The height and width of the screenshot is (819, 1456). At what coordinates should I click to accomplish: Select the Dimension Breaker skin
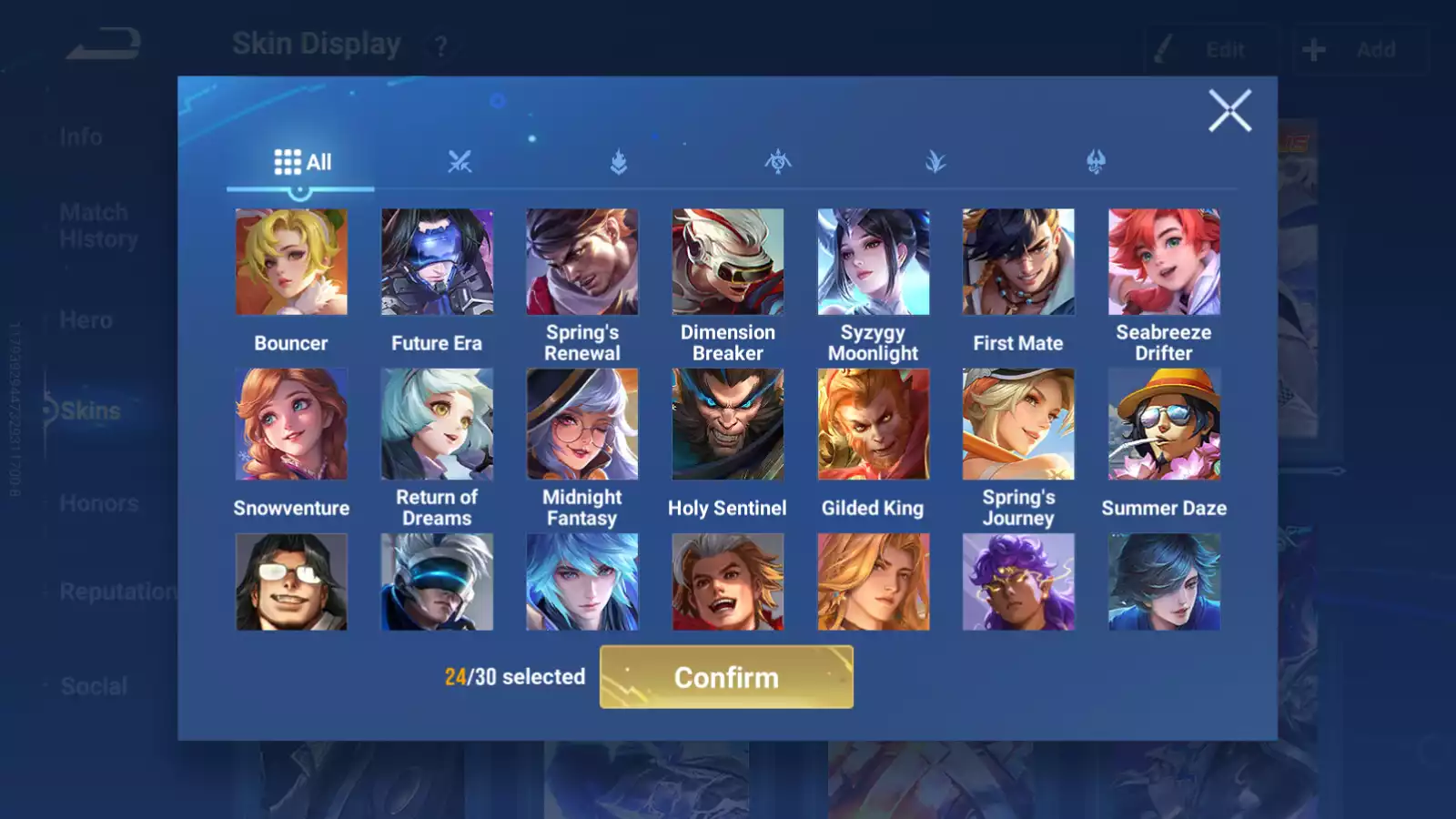pos(728,262)
